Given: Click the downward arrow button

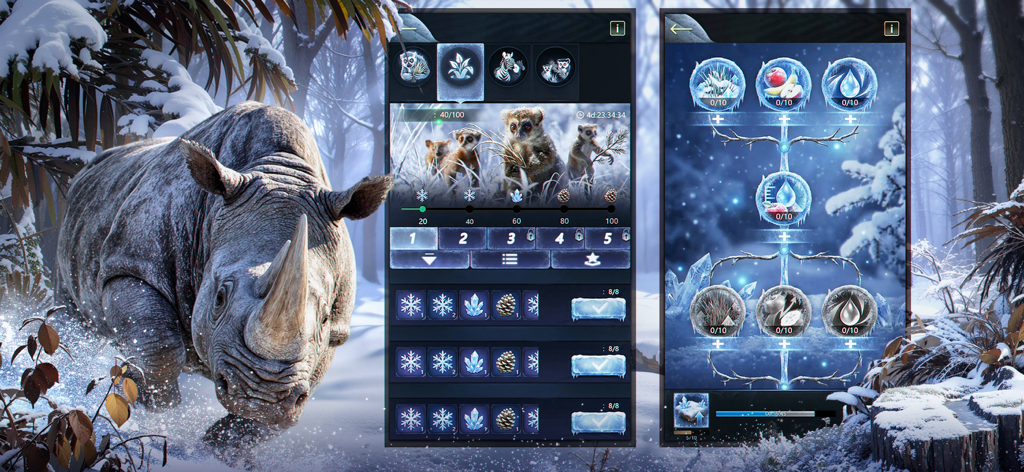Looking at the screenshot, I should (429, 259).
